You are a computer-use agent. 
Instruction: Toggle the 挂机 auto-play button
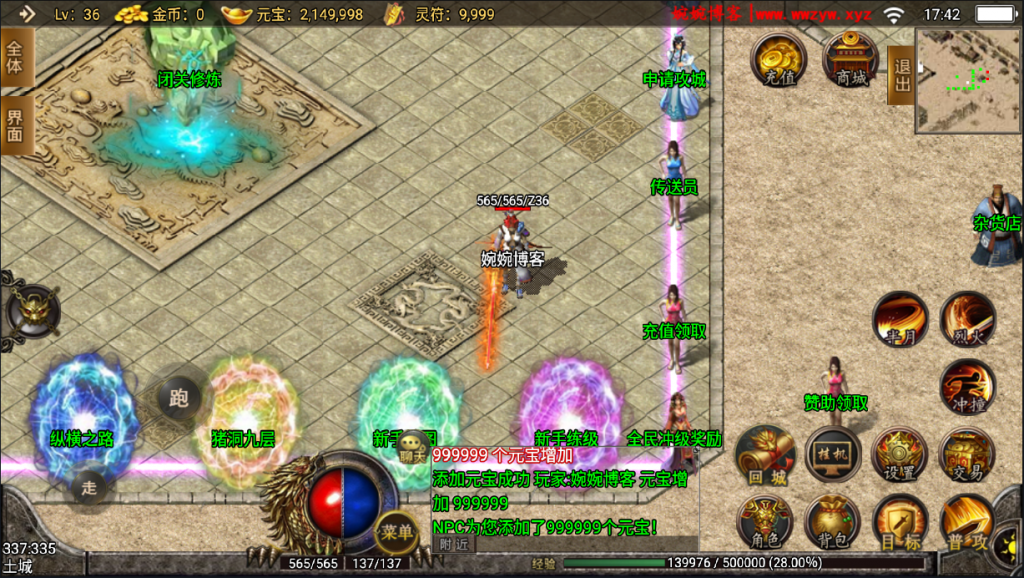833,454
